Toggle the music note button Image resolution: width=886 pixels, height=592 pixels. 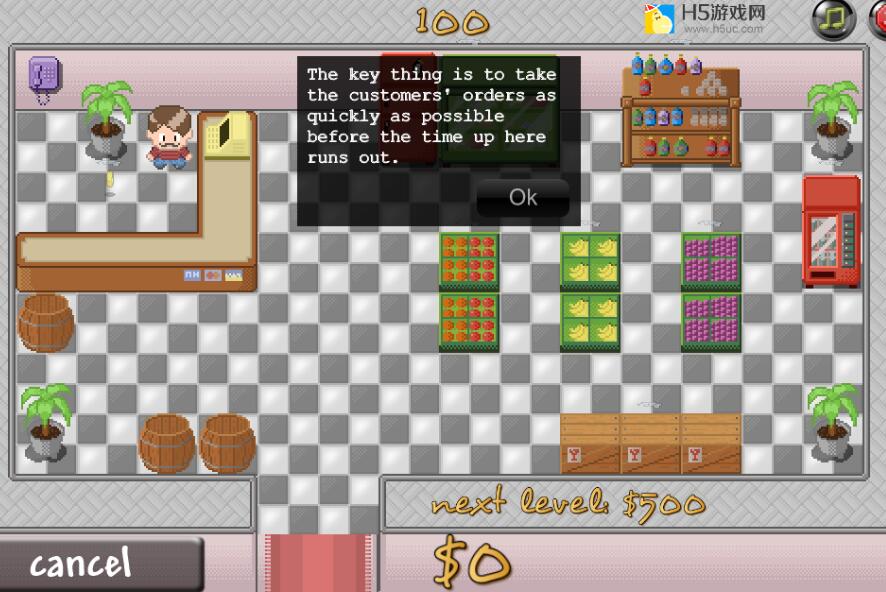tap(833, 18)
